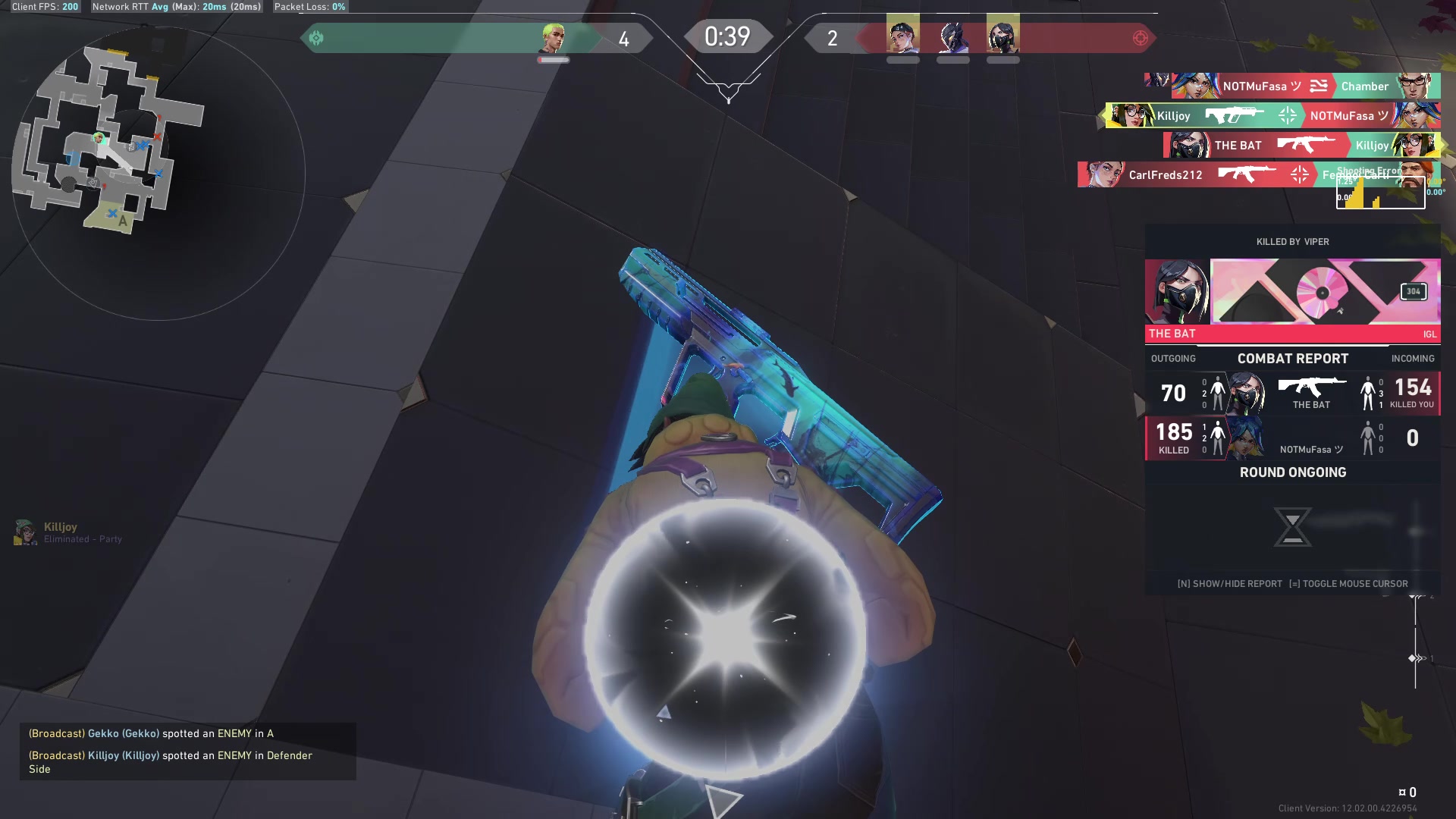Open the broadcast chat message box
The width and height of the screenshot is (1456, 819).
[x=187, y=751]
